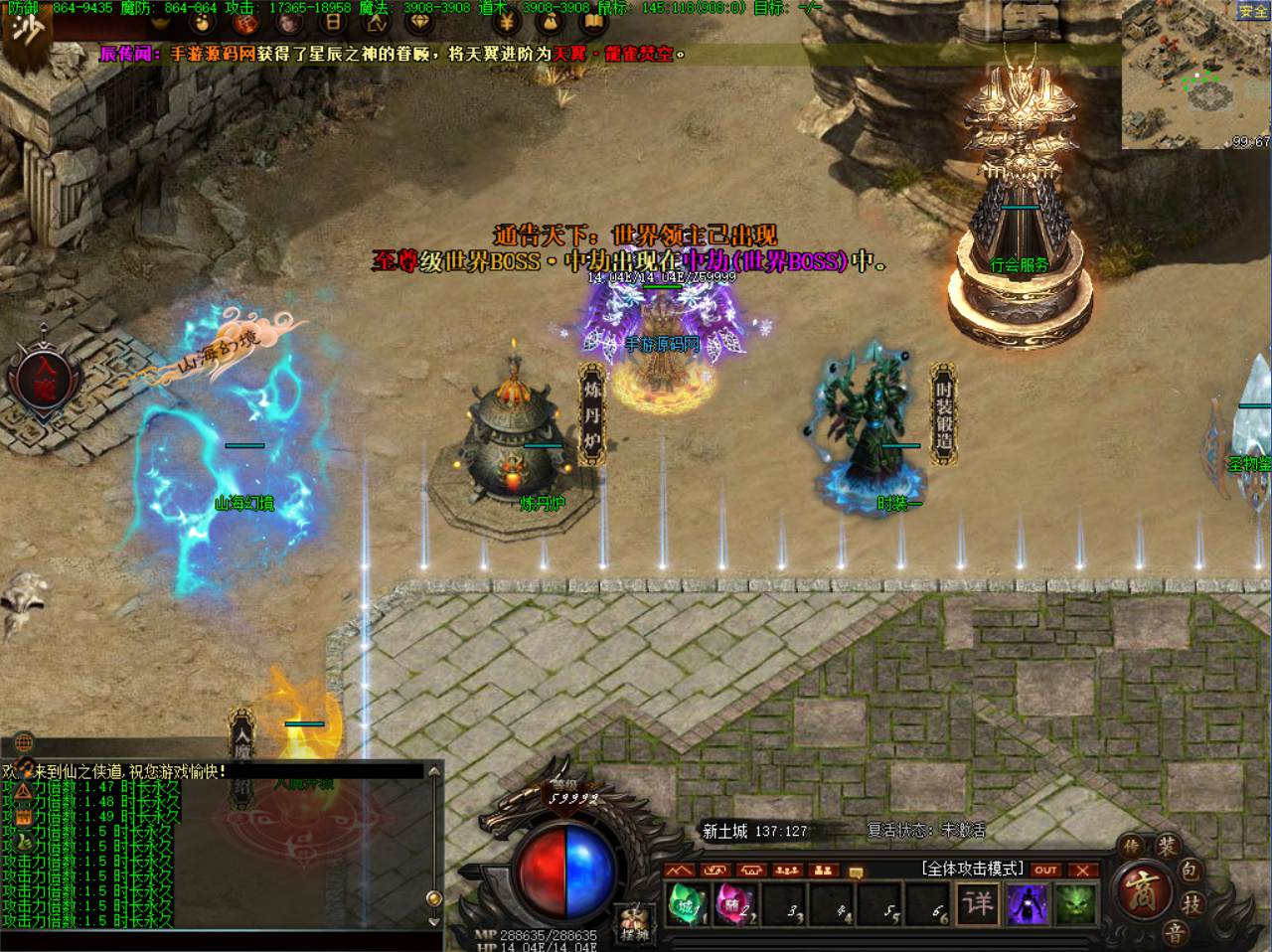
Task: Toggle the 全体攻击模式 attack mode label
Action: tap(972, 869)
